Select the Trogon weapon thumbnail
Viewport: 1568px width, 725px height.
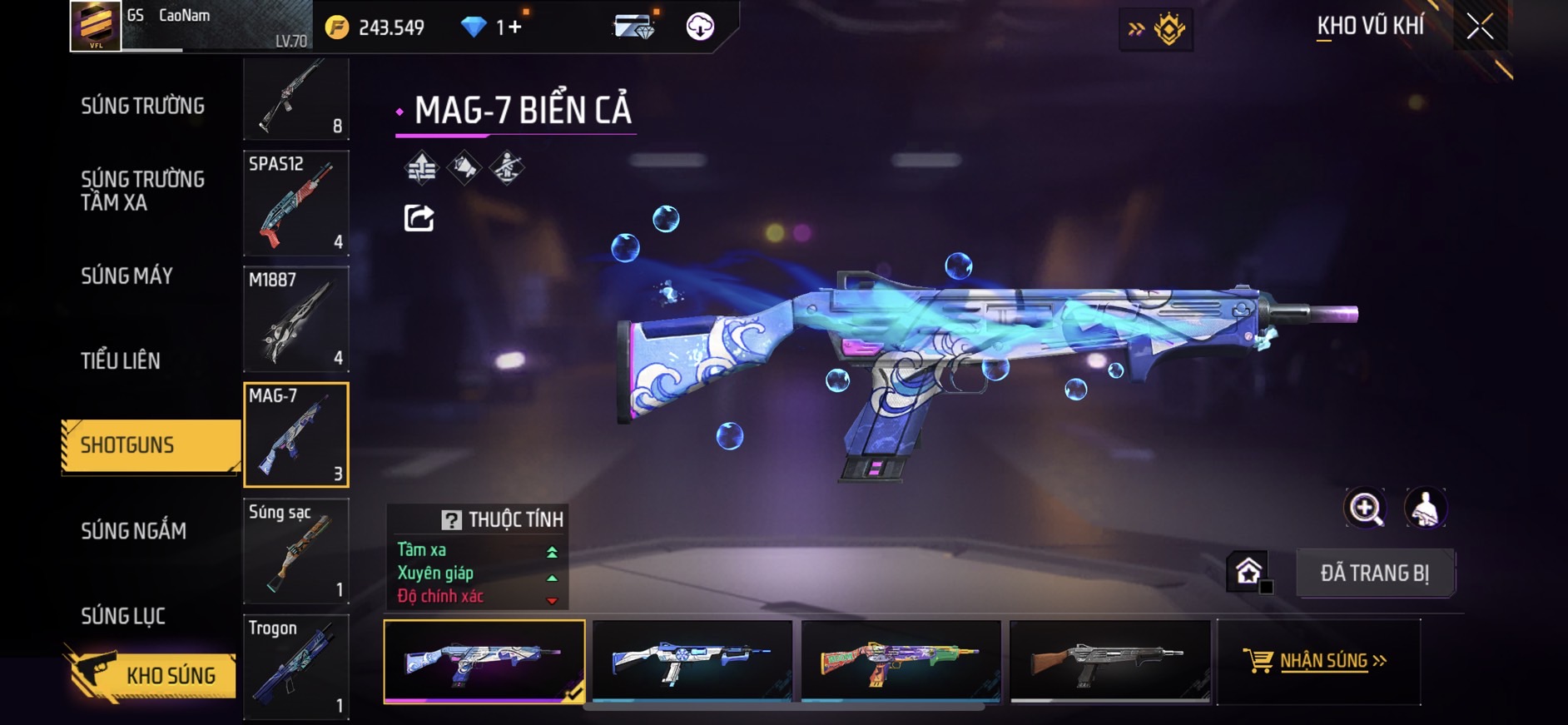click(295, 666)
